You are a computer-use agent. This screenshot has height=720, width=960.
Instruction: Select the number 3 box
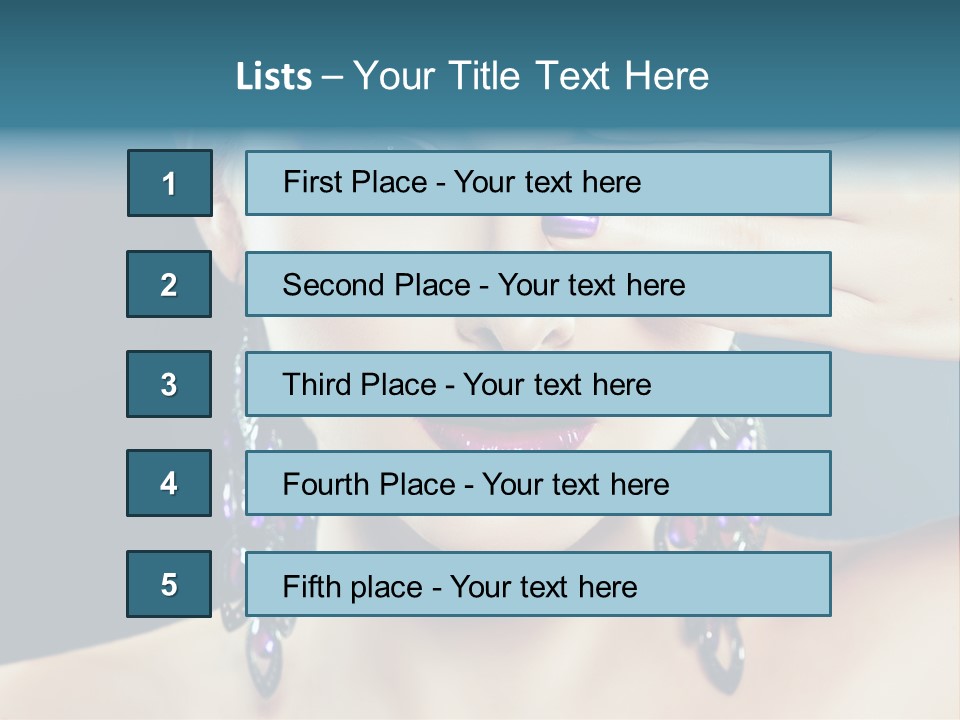(169, 384)
